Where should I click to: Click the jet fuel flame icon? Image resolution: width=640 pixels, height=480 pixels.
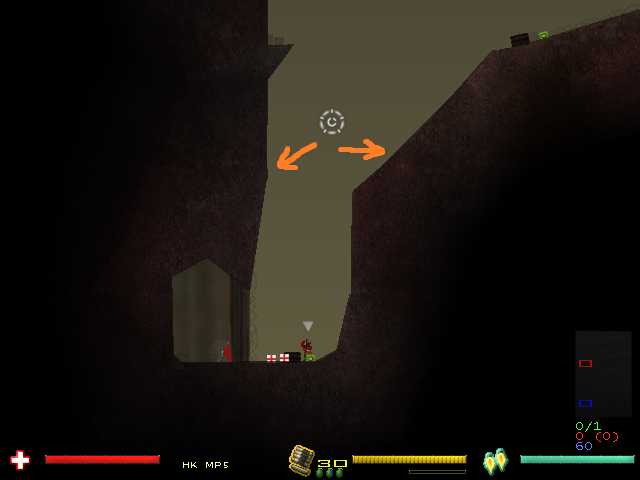[495, 461]
